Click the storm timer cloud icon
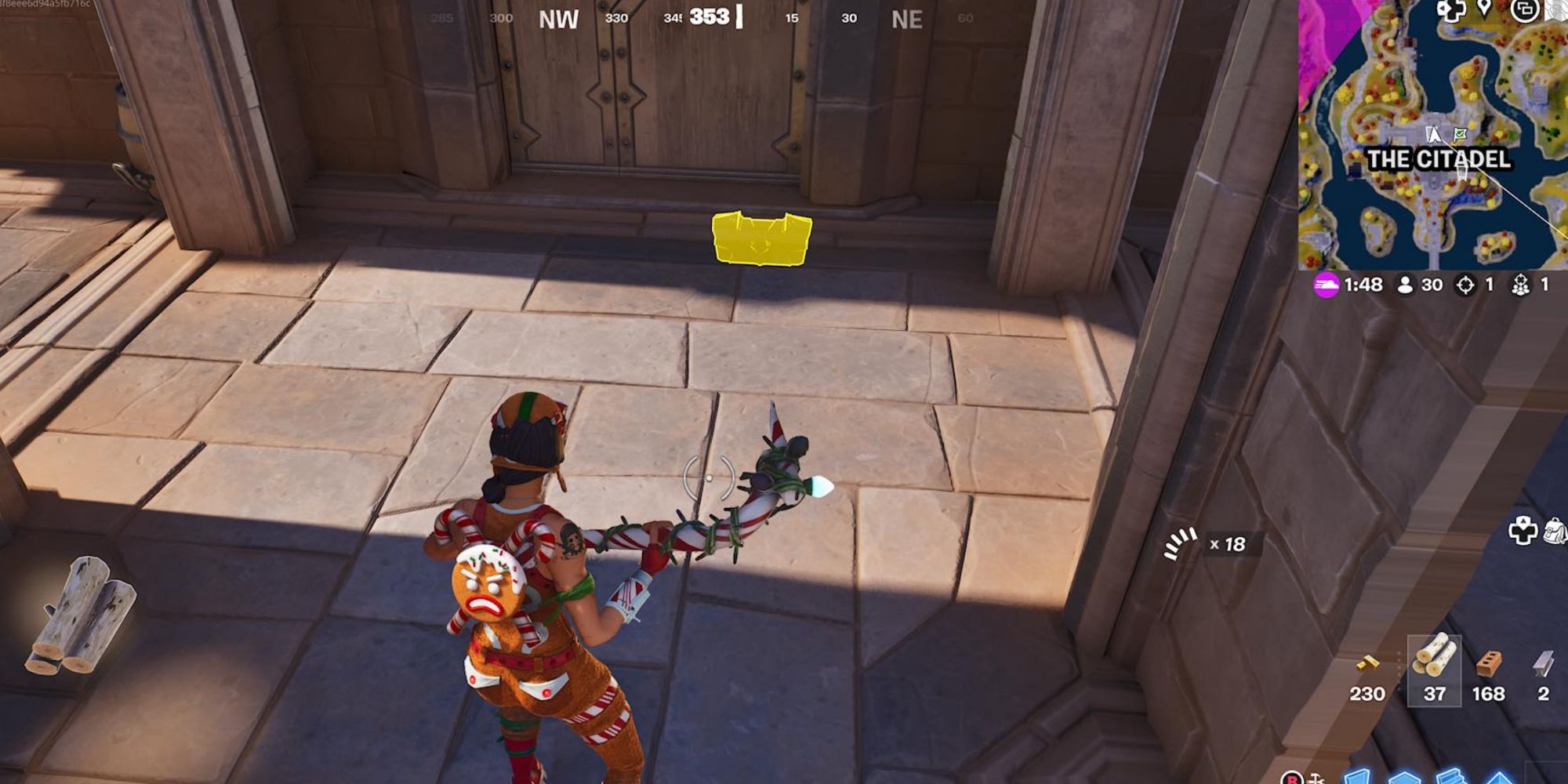This screenshot has height=784, width=1568. click(x=1327, y=285)
